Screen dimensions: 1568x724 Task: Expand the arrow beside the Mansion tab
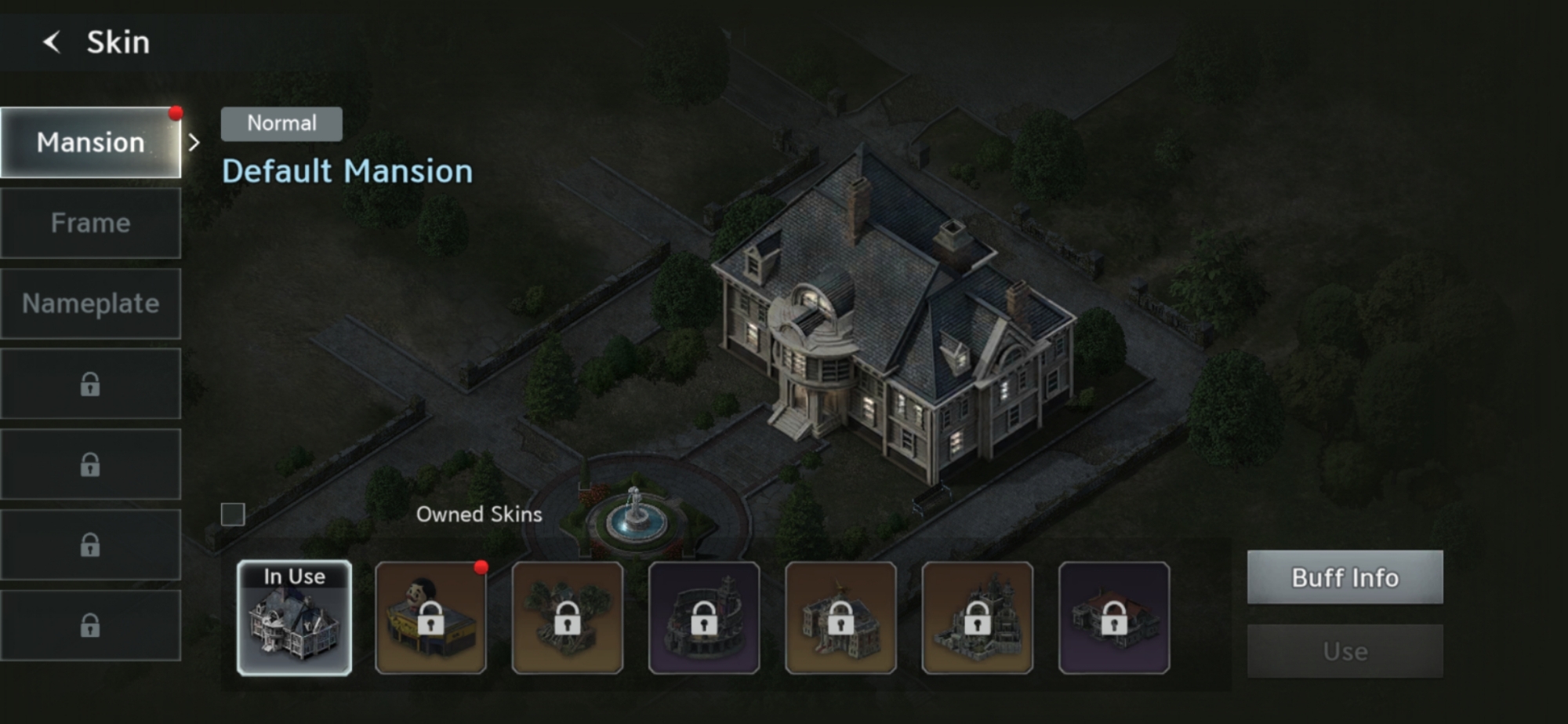tap(194, 143)
